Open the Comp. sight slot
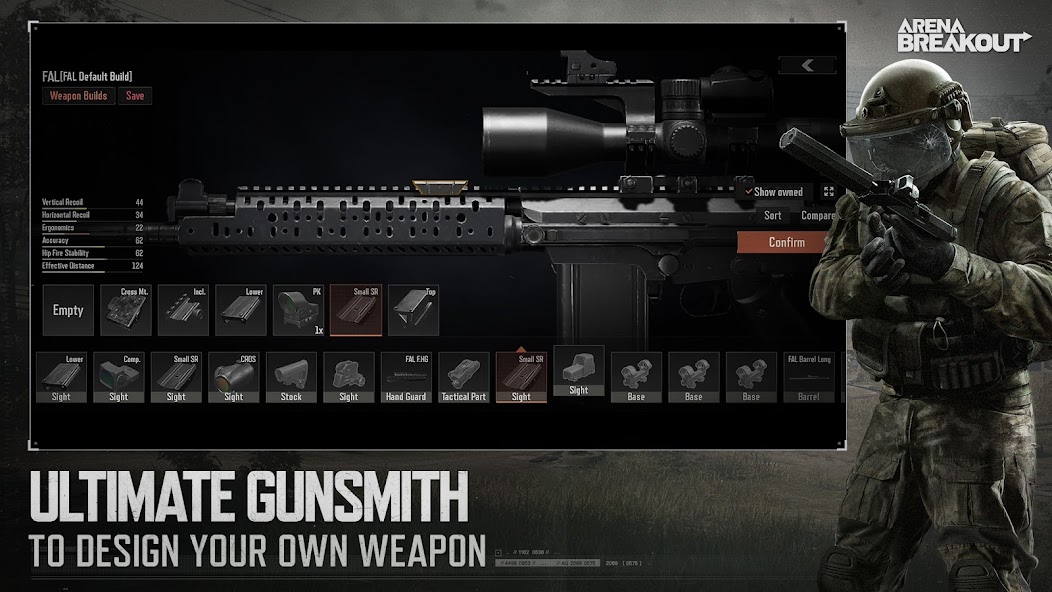The image size is (1052, 592). 118,378
